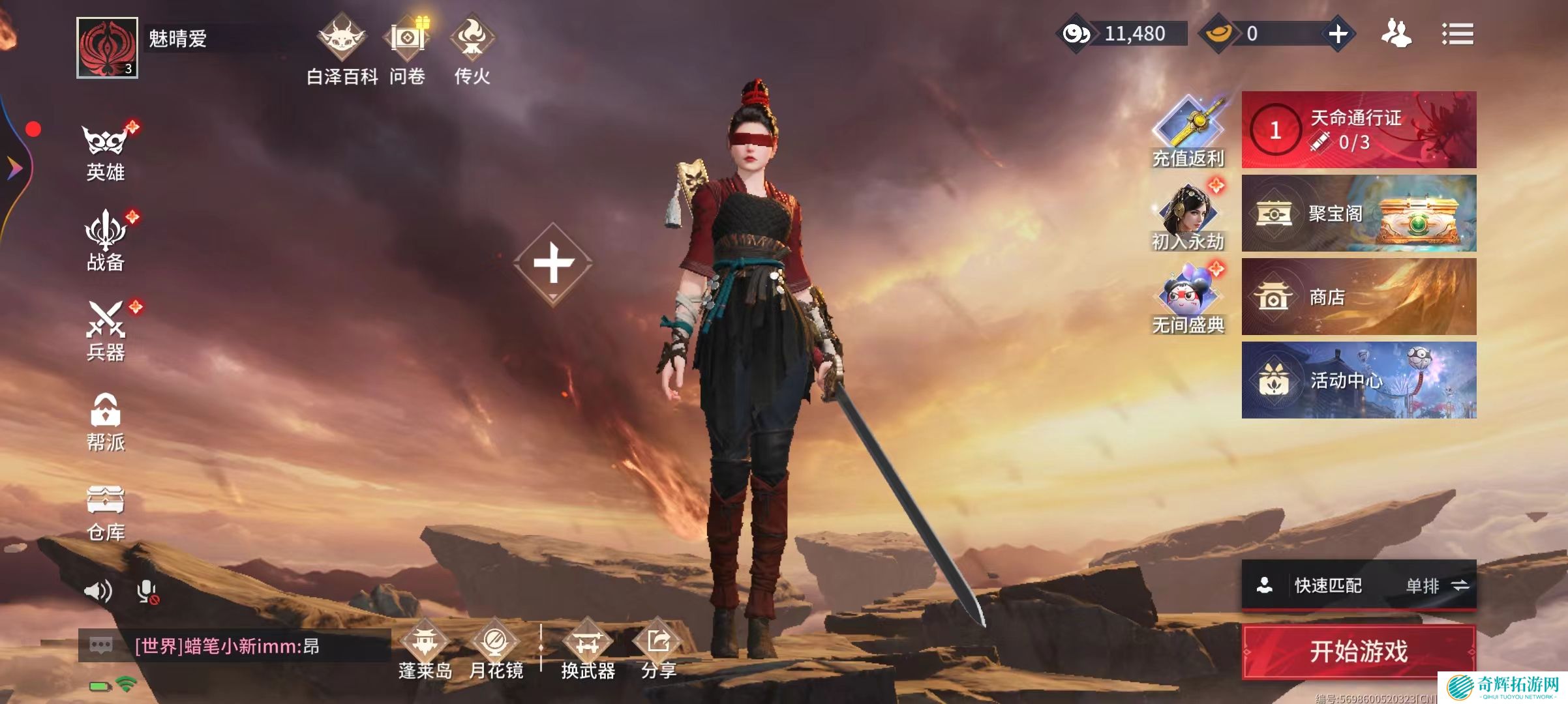
Task: Open 天命通行证 battle pass banner
Action: [x=1359, y=130]
